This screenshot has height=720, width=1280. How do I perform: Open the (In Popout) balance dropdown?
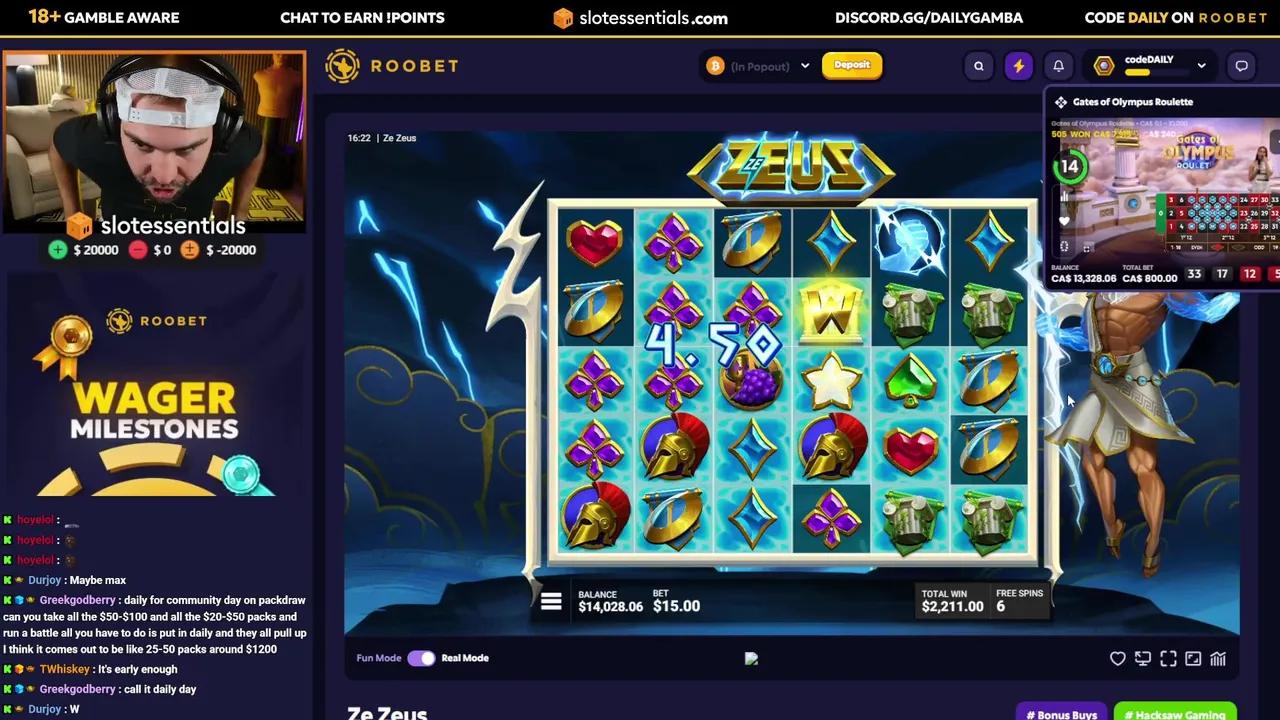(757, 65)
